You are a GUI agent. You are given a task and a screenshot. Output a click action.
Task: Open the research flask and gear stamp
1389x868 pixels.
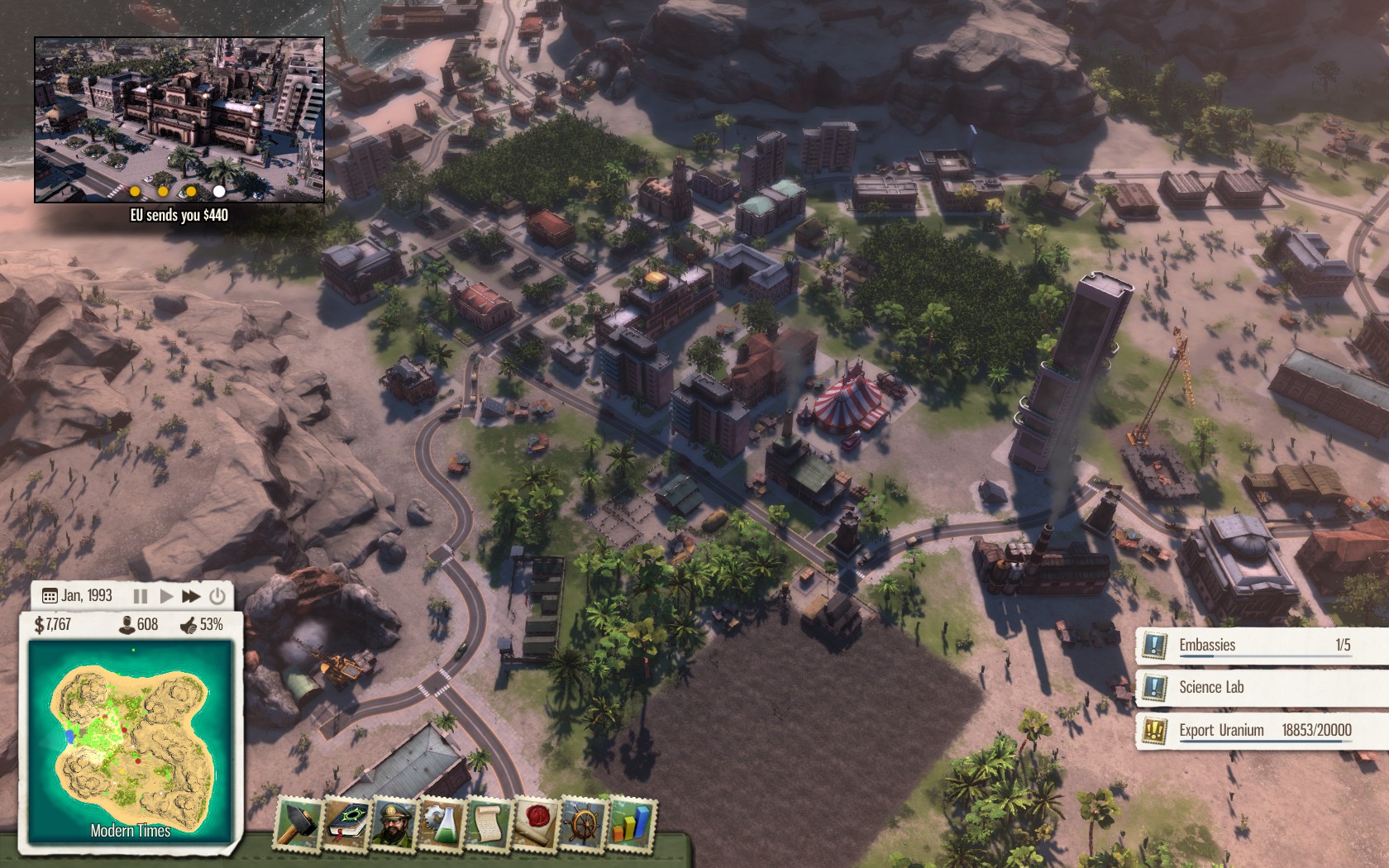[442, 824]
